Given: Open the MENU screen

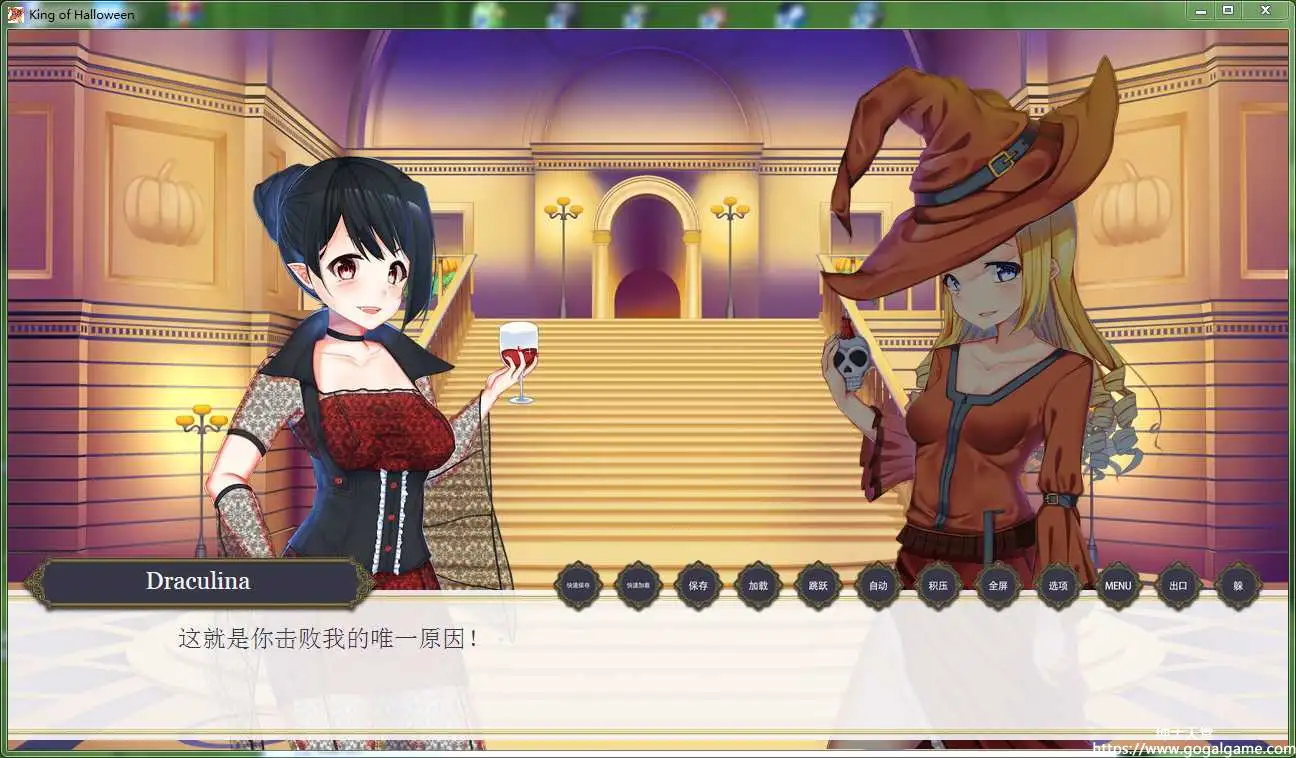Looking at the screenshot, I should pos(1117,588).
